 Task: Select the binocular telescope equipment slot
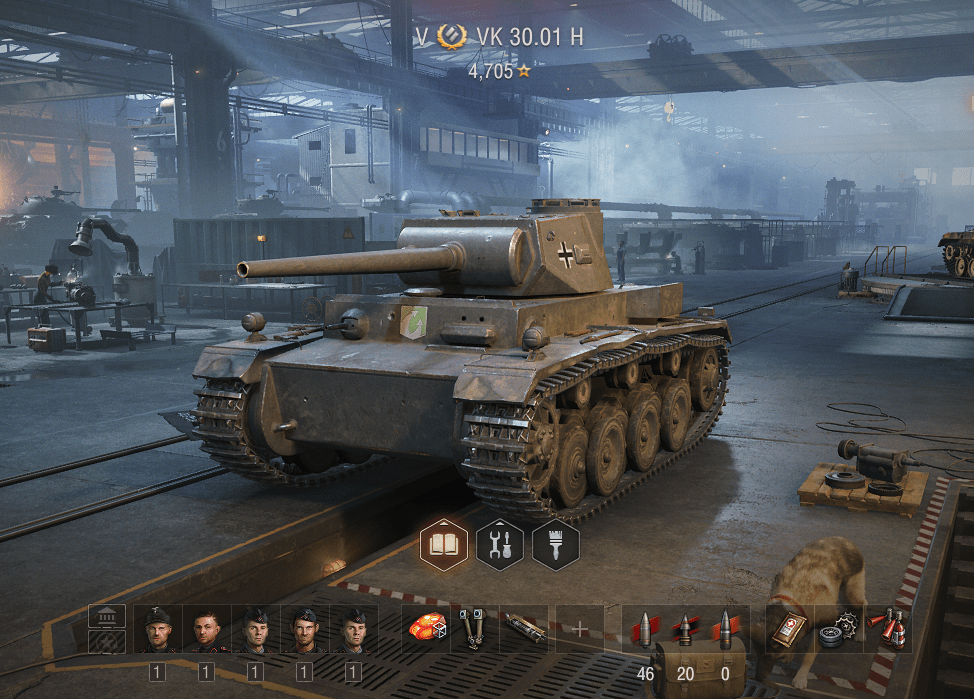coord(475,629)
